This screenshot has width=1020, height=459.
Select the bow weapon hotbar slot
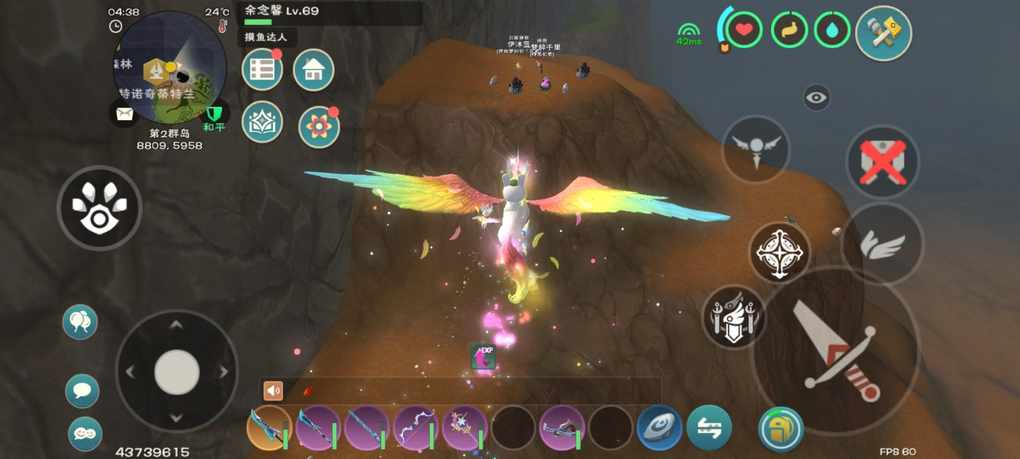coord(416,428)
